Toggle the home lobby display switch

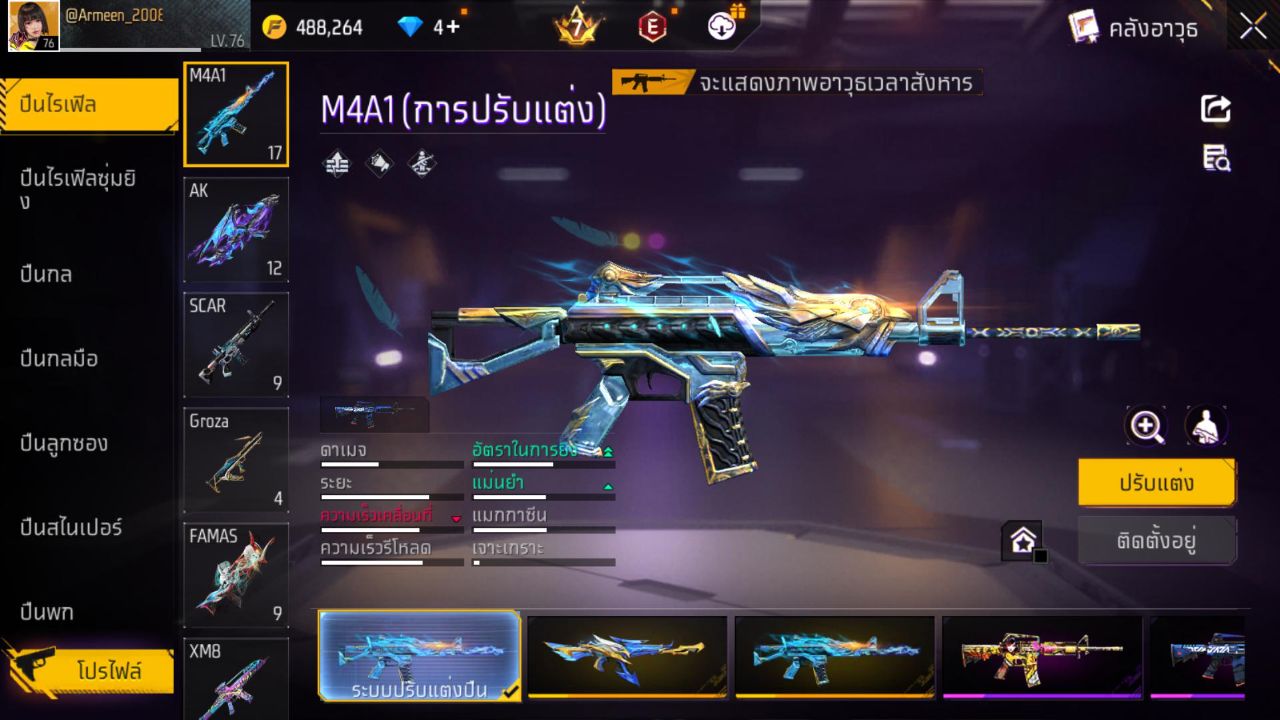pyautogui.click(x=1023, y=540)
